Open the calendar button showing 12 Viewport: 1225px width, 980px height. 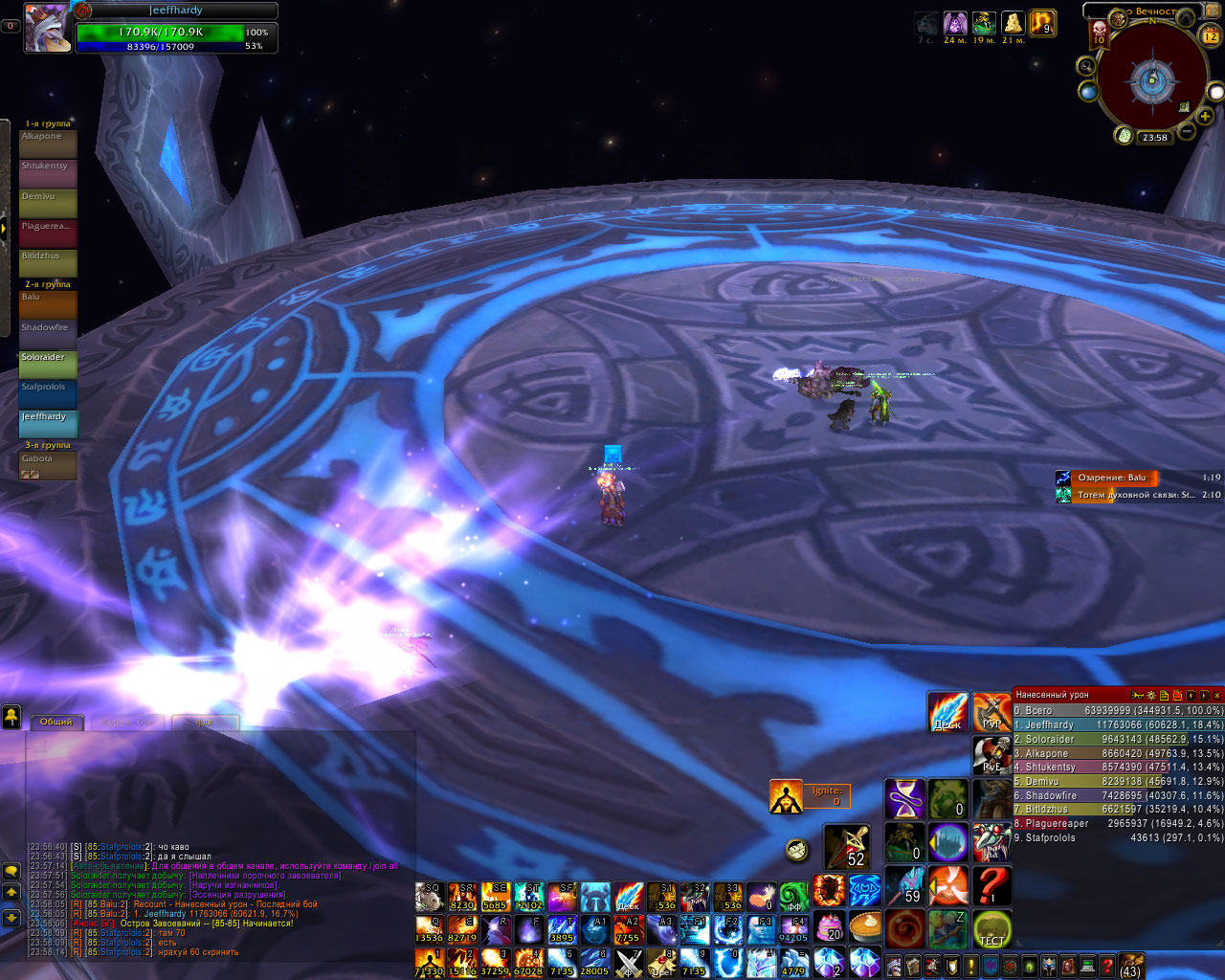(1211, 35)
